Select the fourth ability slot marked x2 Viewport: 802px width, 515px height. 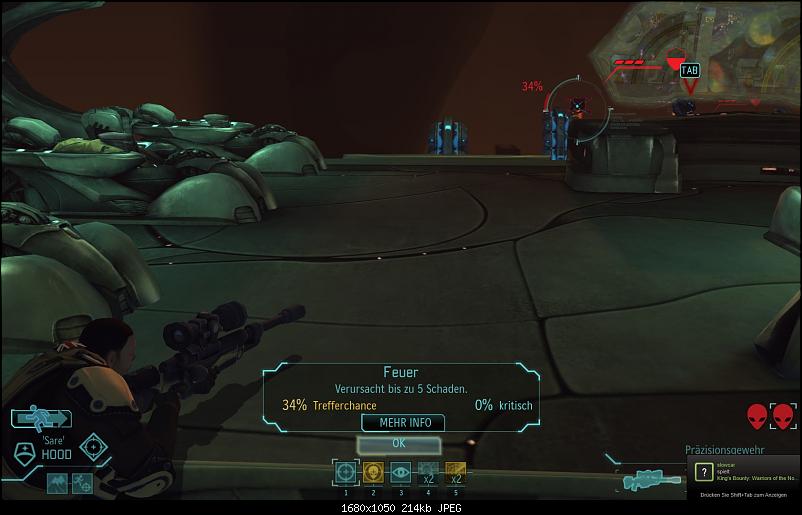coord(427,472)
